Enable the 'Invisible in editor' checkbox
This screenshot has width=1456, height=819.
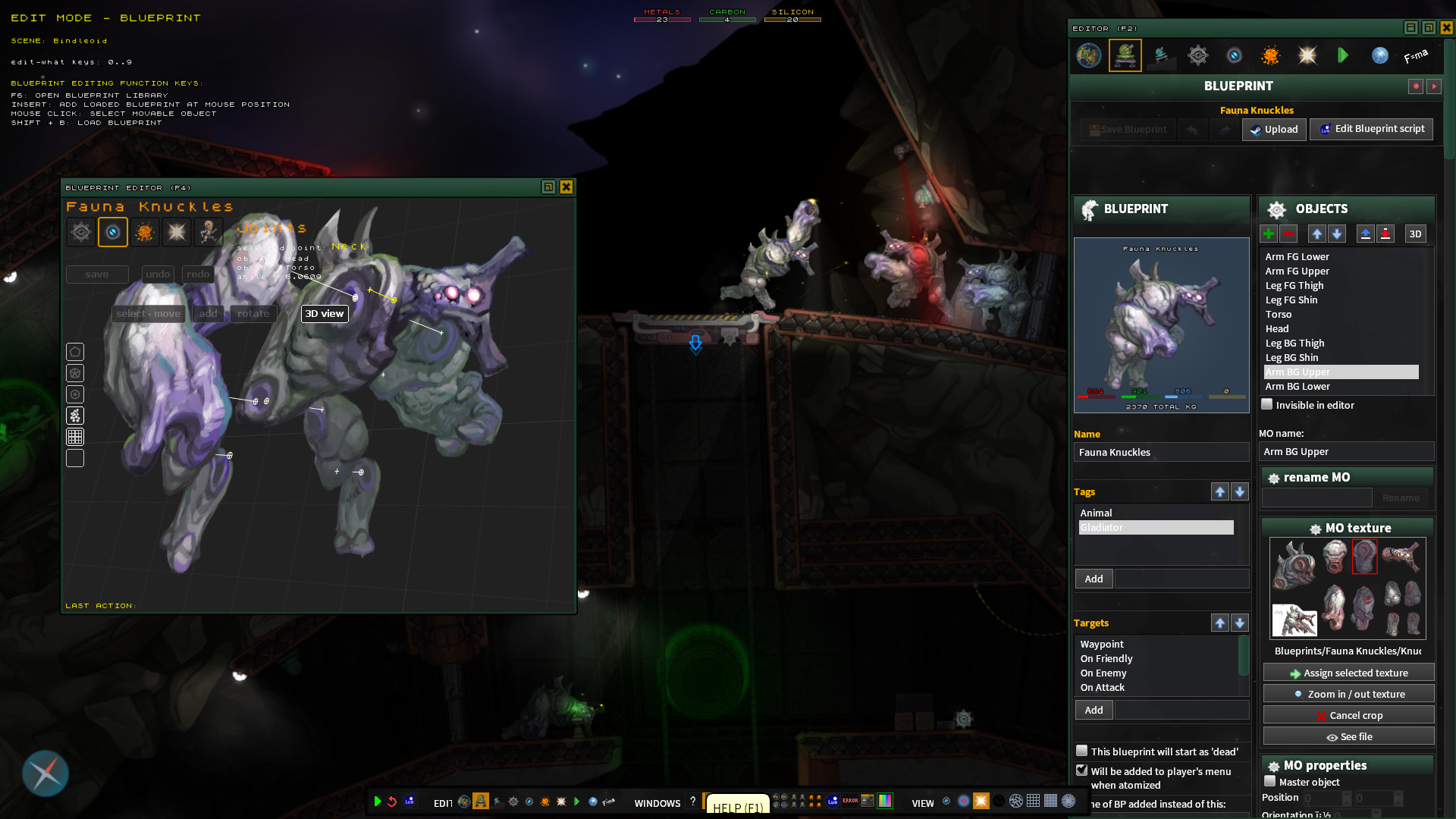click(1266, 405)
